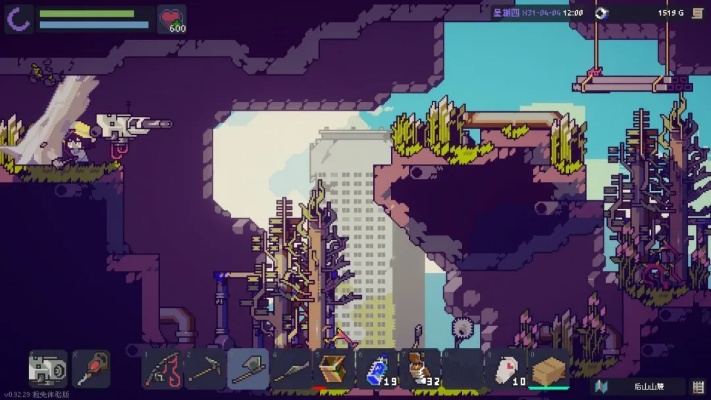Screen dimensions: 711x400
Task: Click the round weather icon beside the clock
Action: pyautogui.click(x=600, y=13)
